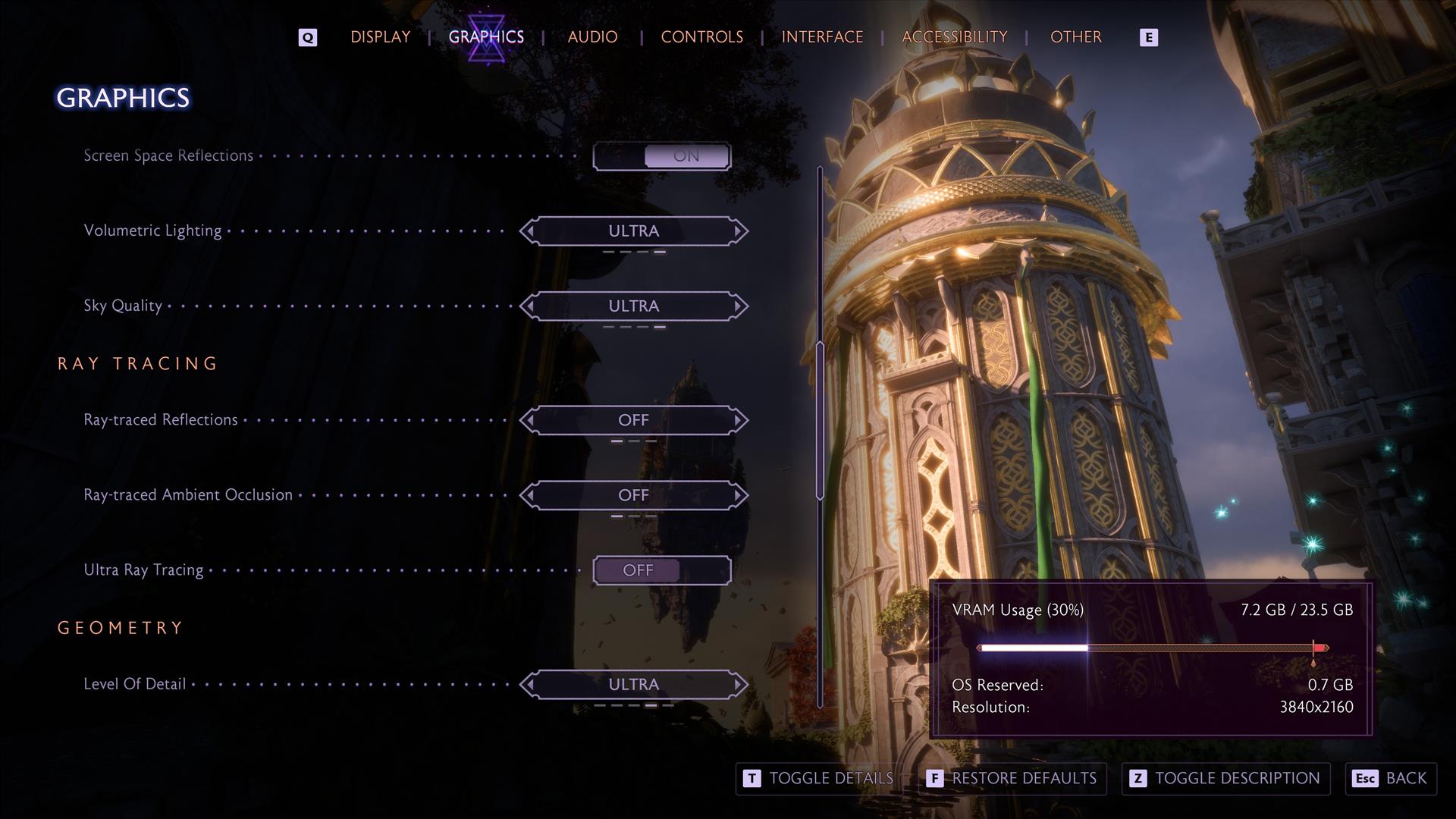The width and height of the screenshot is (1456, 819).
Task: Switch to the Other tab
Action: tap(1075, 37)
